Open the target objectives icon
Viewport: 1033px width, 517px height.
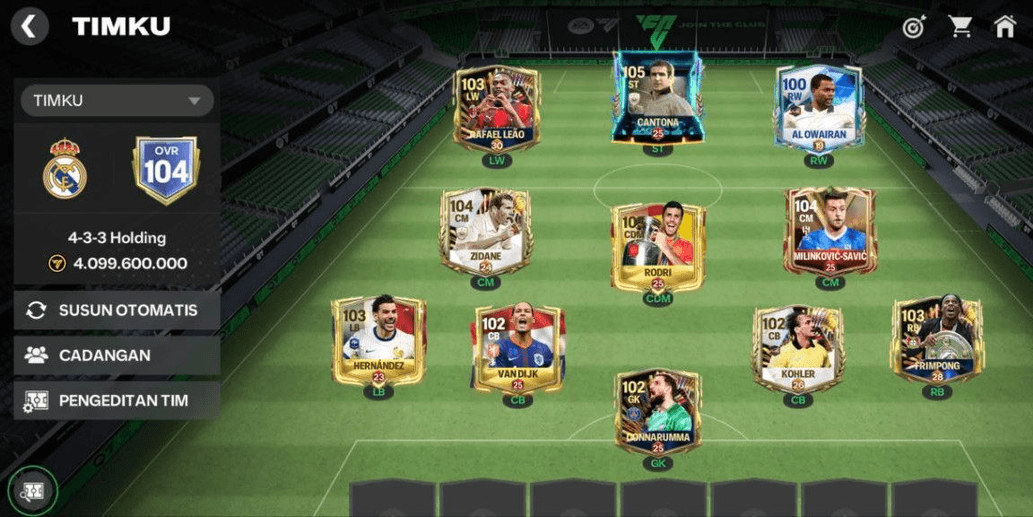pyautogui.click(x=913, y=27)
